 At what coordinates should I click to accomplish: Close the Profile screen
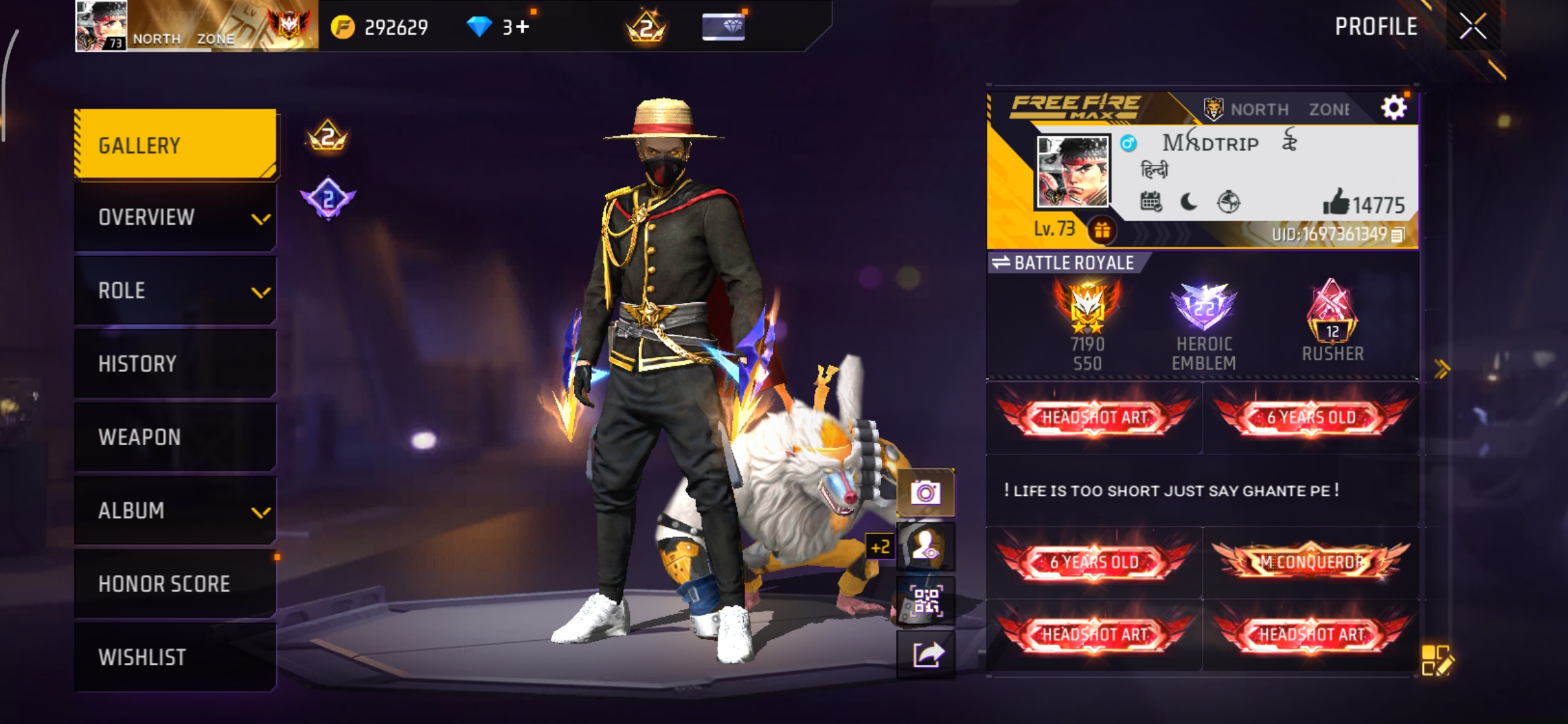point(1473,27)
